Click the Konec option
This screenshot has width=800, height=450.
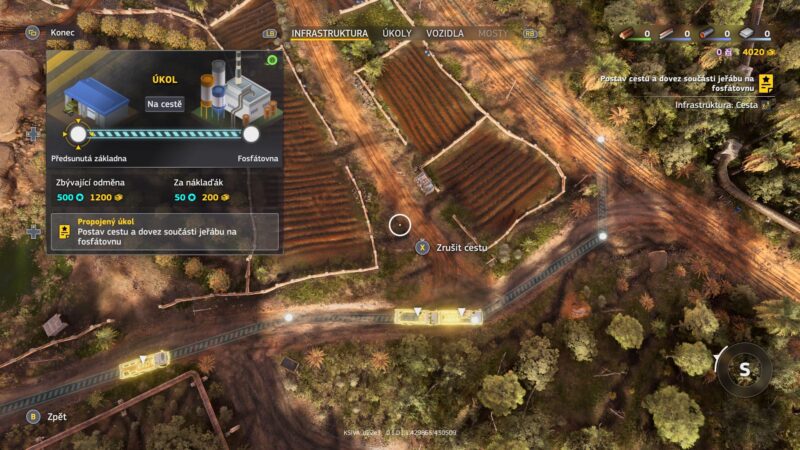[x=63, y=32]
